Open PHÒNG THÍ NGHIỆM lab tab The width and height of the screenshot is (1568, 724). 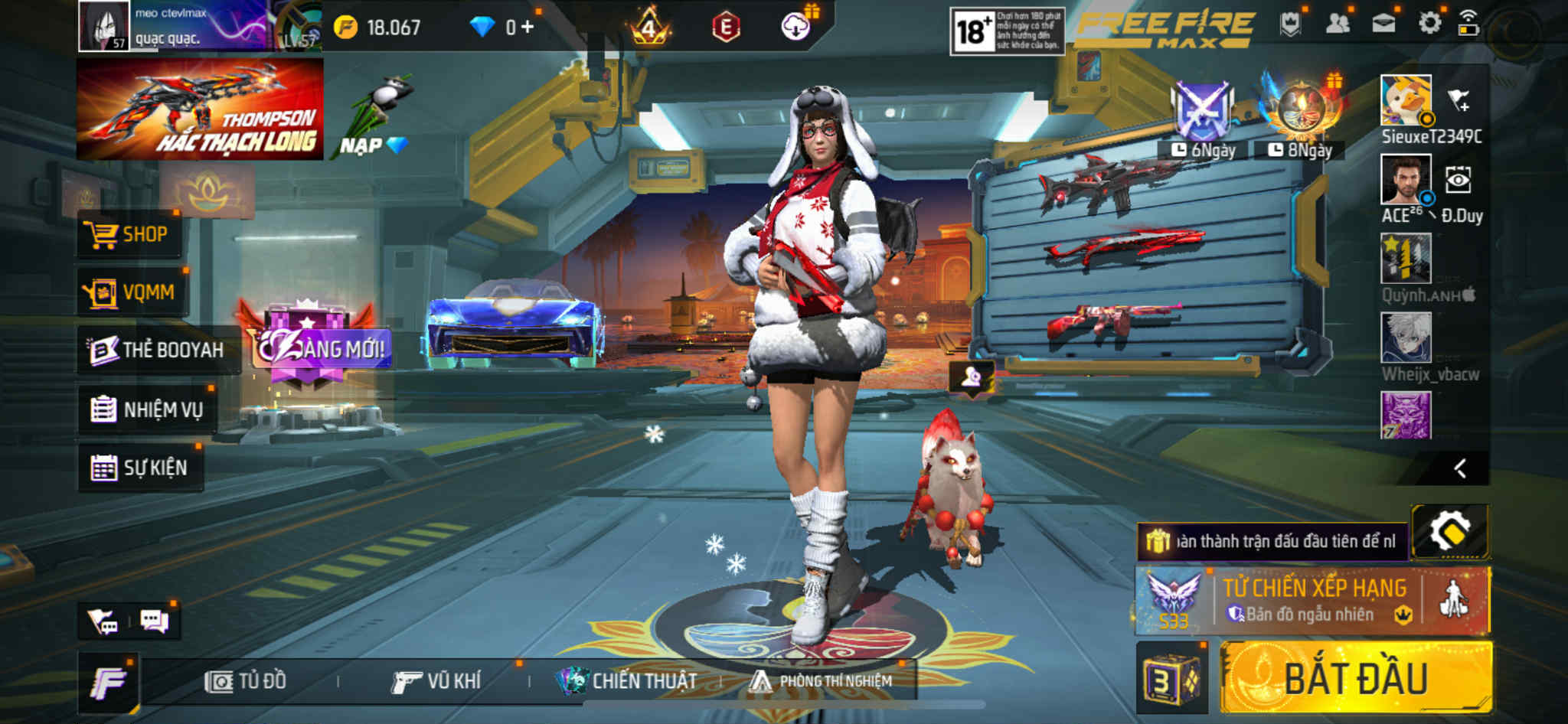click(x=822, y=681)
